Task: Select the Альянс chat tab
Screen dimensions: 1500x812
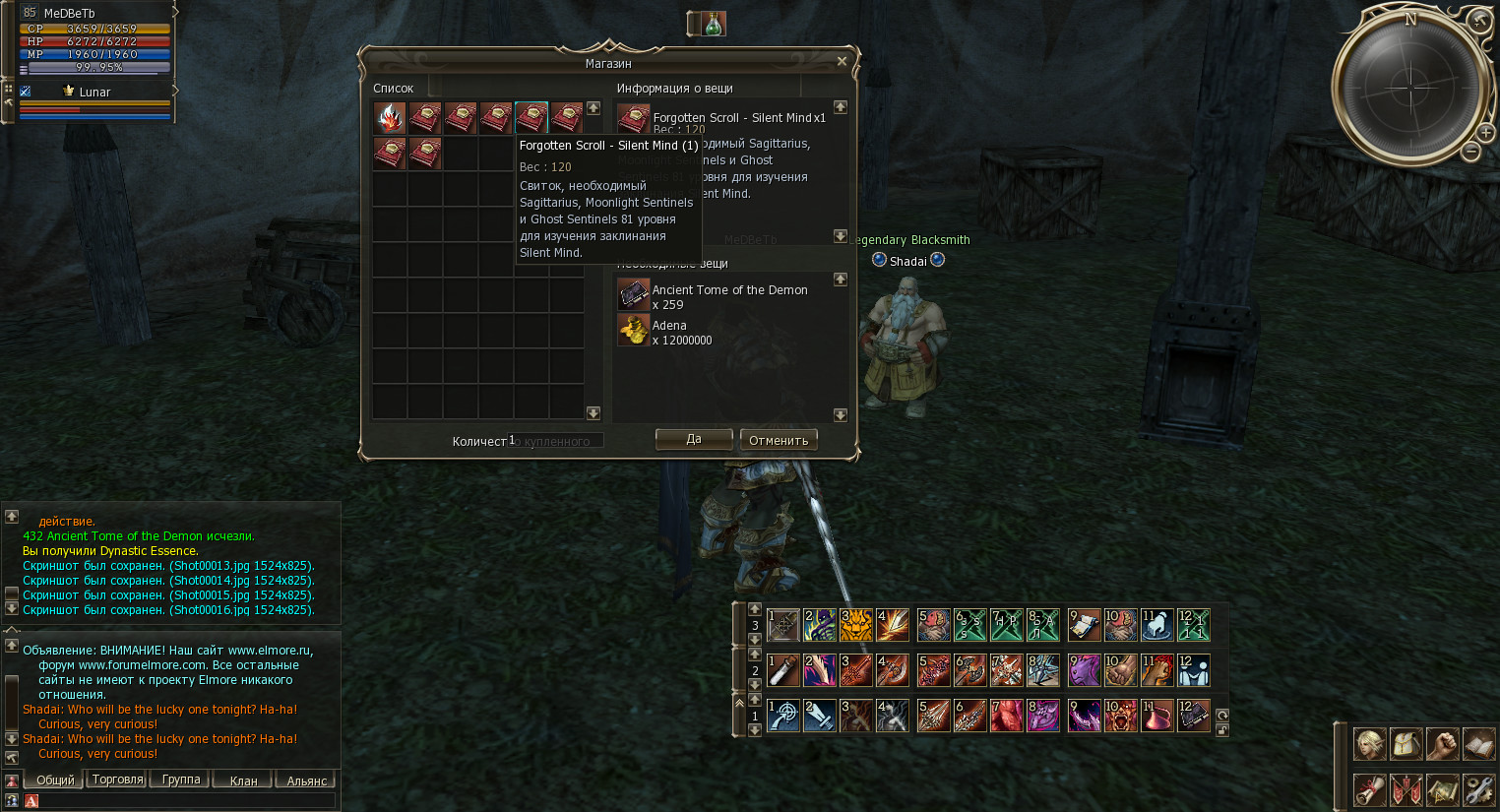Action: pos(306,781)
